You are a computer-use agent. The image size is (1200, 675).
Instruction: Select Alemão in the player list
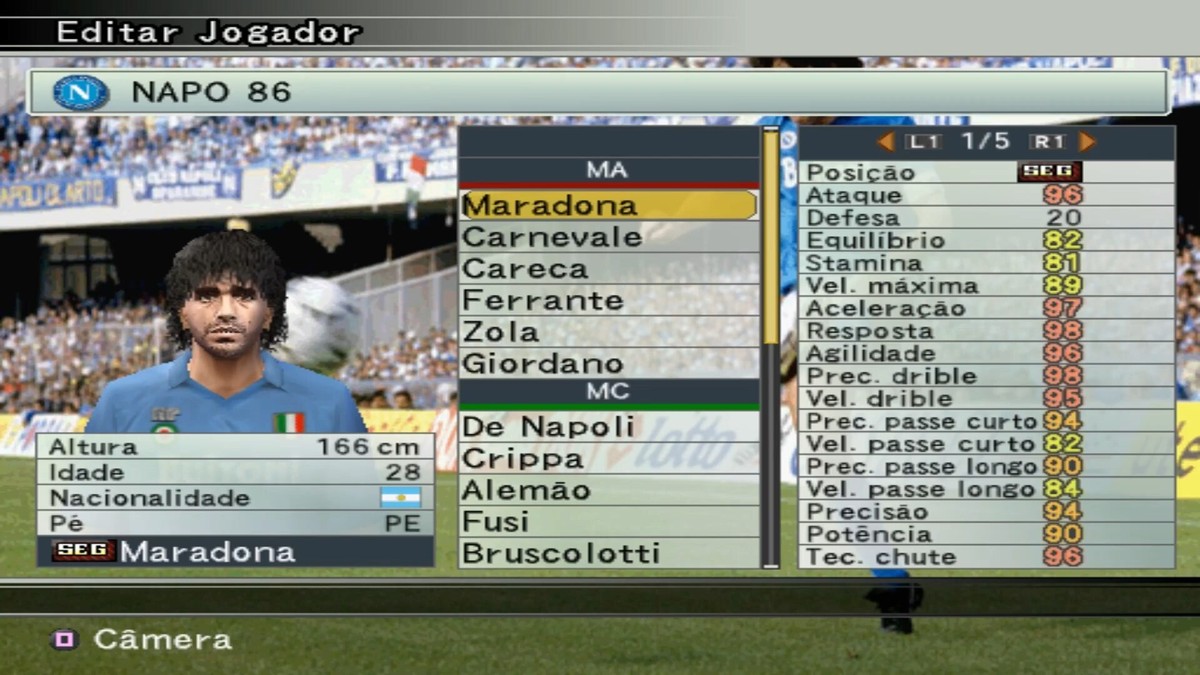[x=608, y=490]
